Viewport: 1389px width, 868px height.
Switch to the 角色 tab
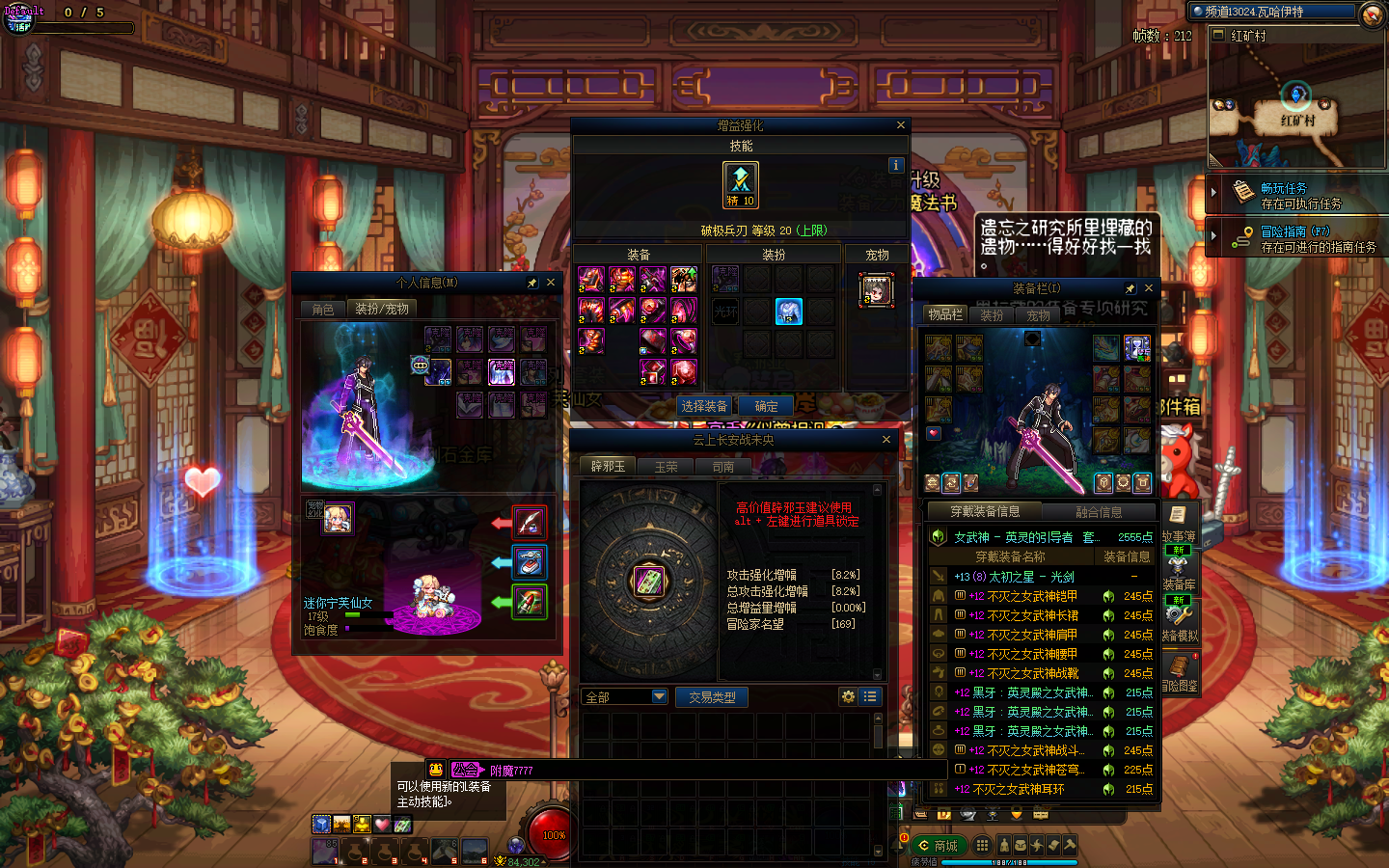tap(323, 309)
